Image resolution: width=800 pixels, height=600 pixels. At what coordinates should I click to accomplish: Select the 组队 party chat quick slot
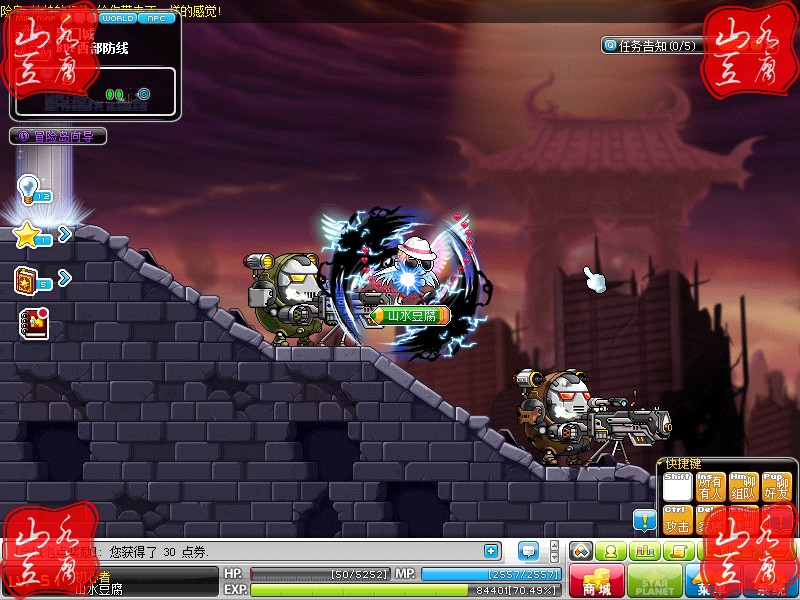pyautogui.click(x=743, y=488)
